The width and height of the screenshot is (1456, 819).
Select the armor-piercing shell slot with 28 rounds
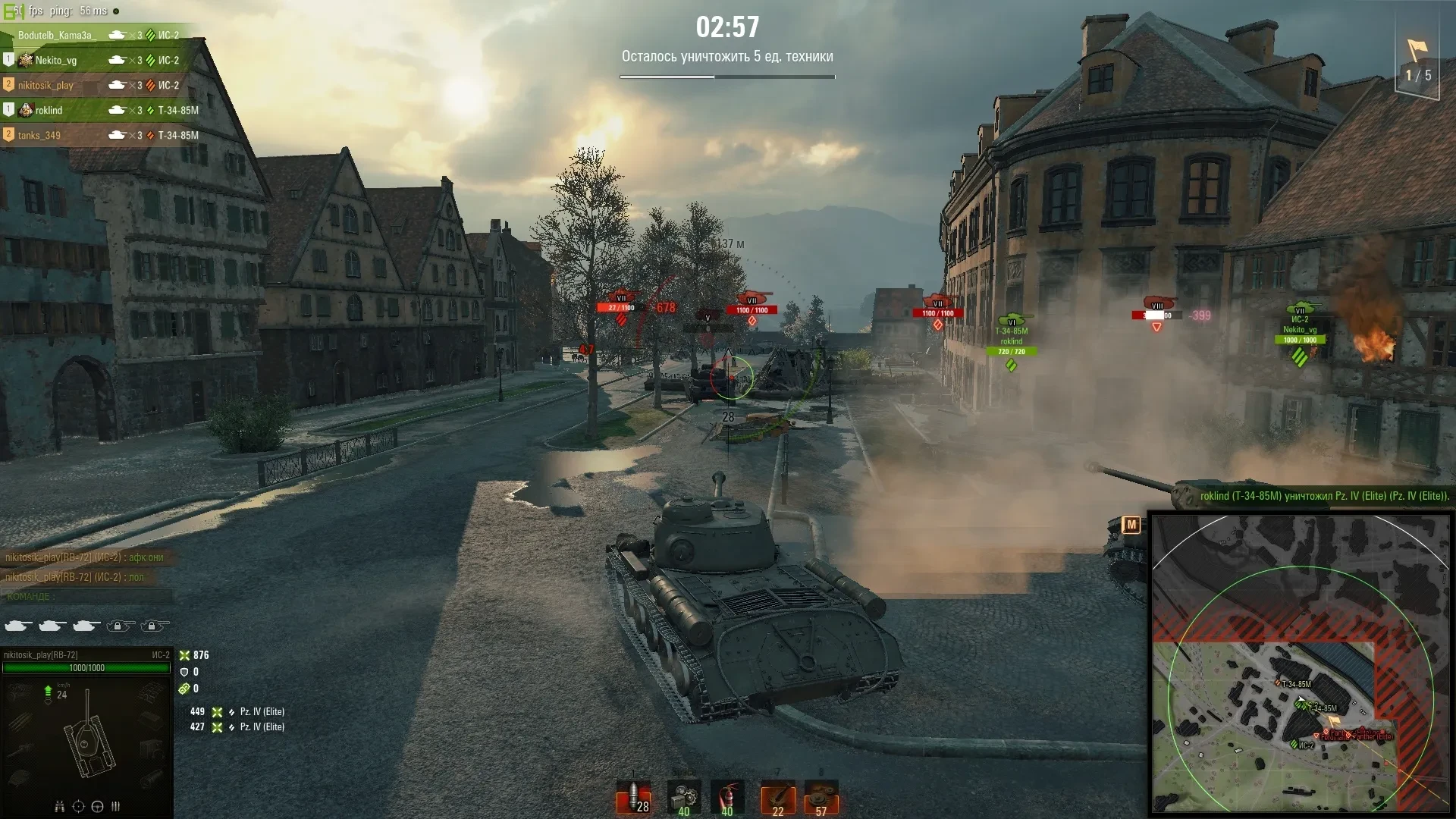634,798
